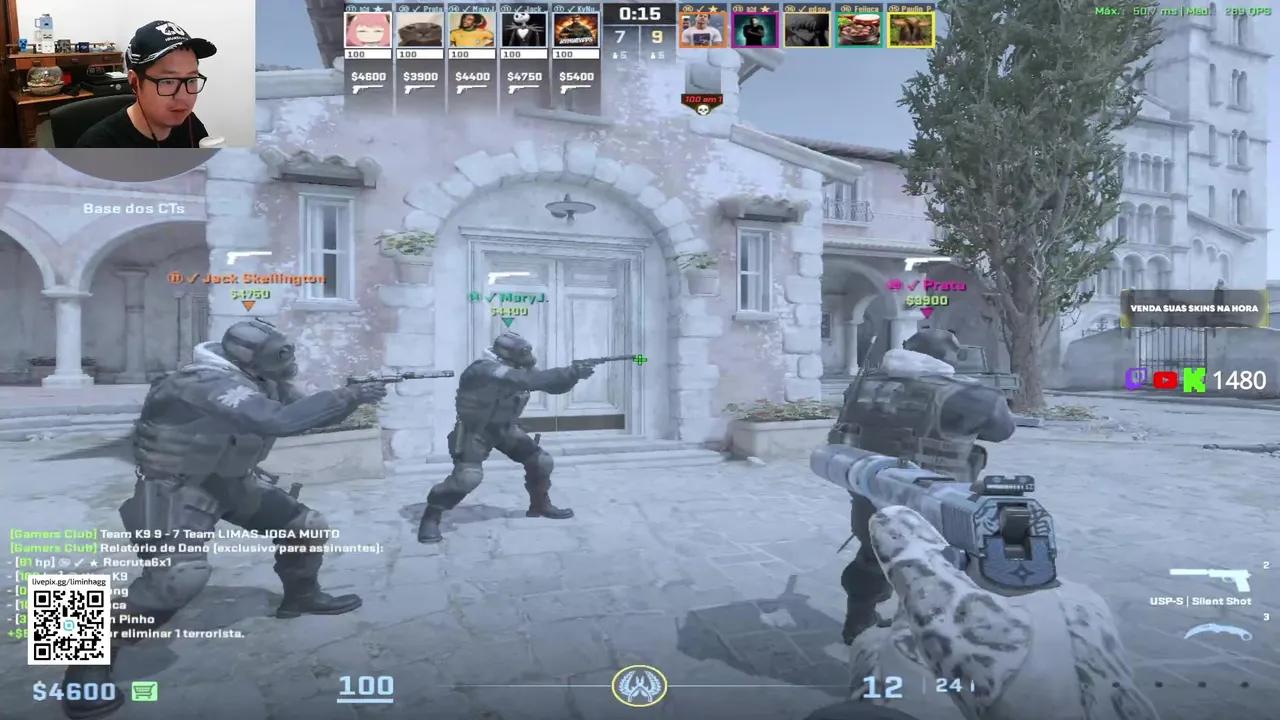This screenshot has height=720, width=1280.
Task: Select Prata's avatar on the CT scoreboard
Action: tap(420, 30)
